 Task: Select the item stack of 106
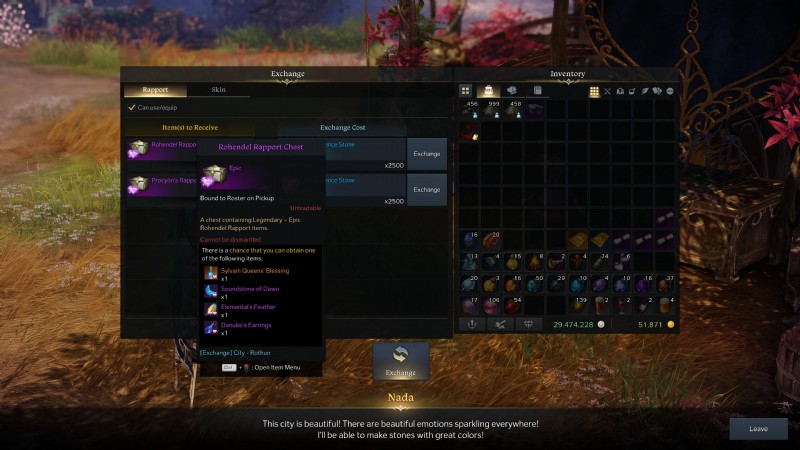pos(491,305)
